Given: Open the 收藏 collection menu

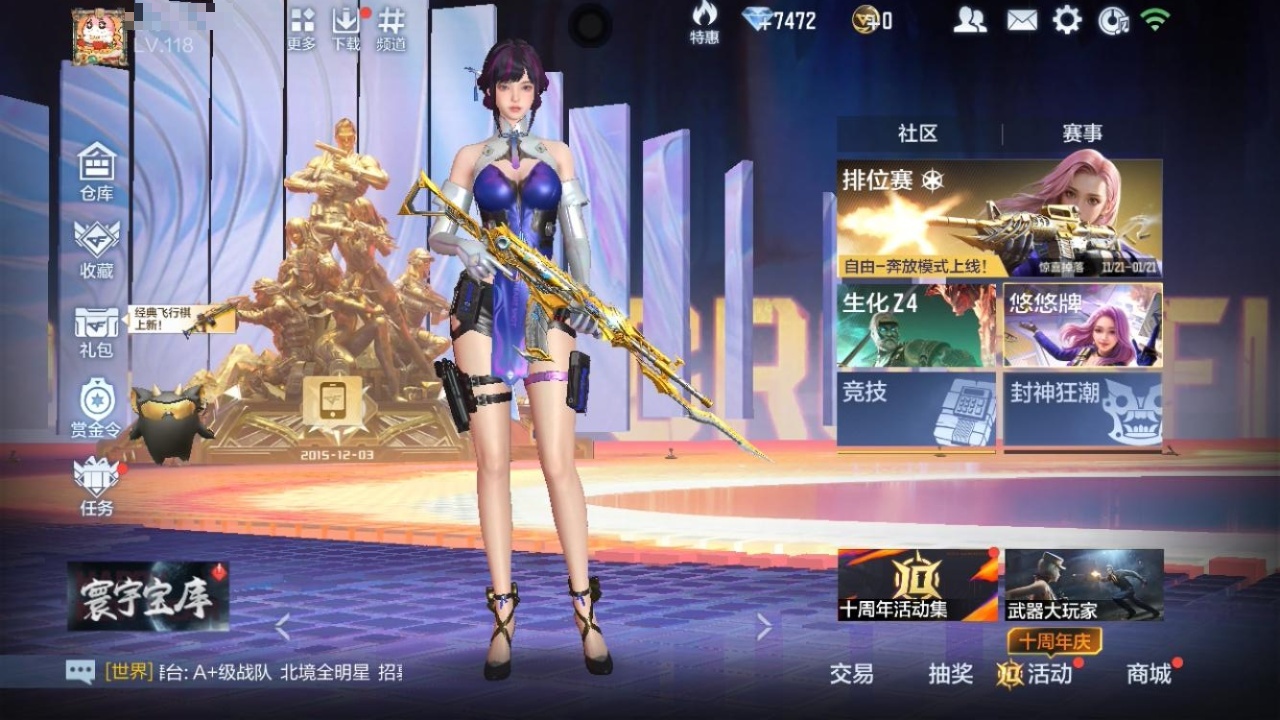Looking at the screenshot, I should [97, 247].
